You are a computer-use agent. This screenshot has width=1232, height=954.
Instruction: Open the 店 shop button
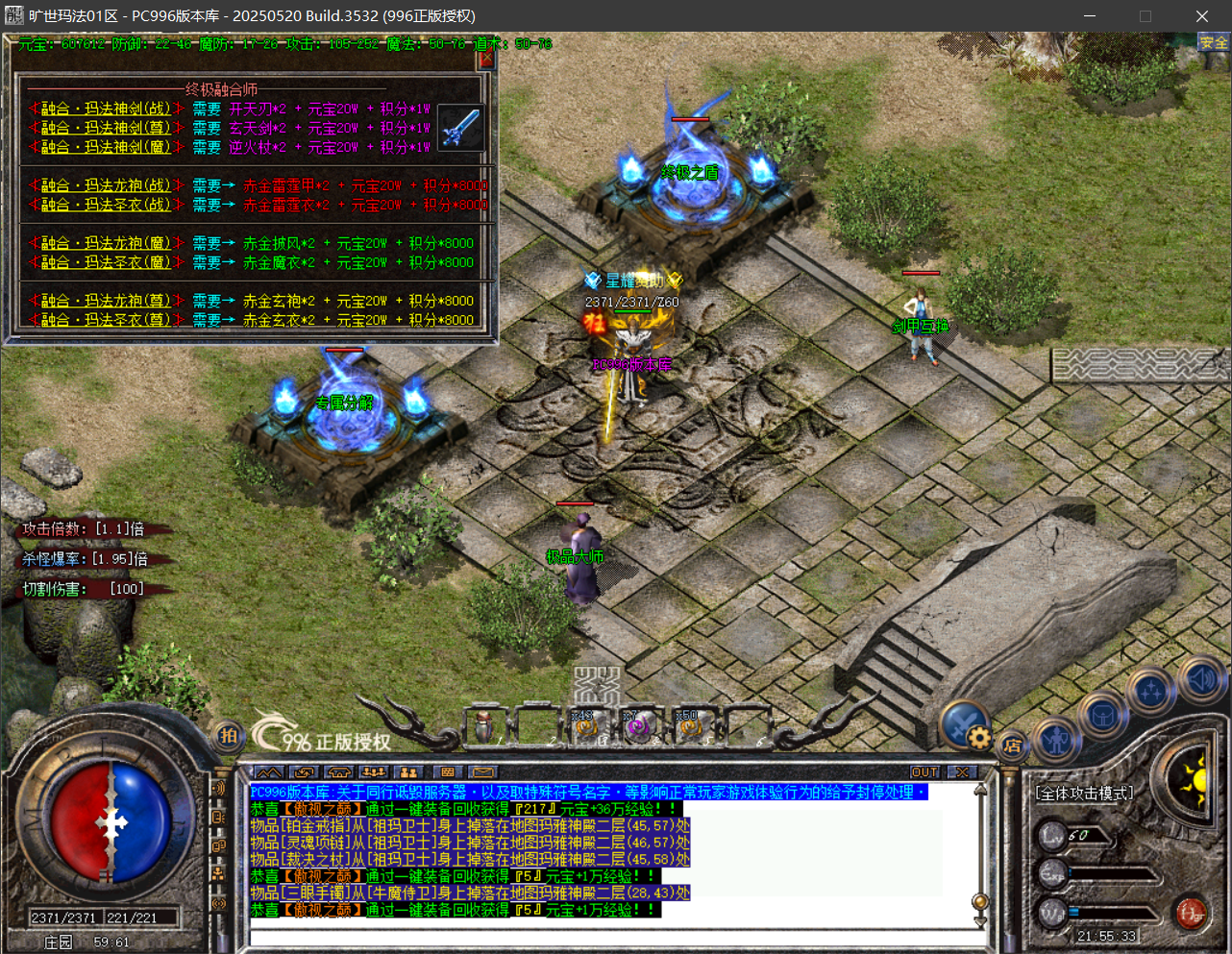tap(1012, 746)
